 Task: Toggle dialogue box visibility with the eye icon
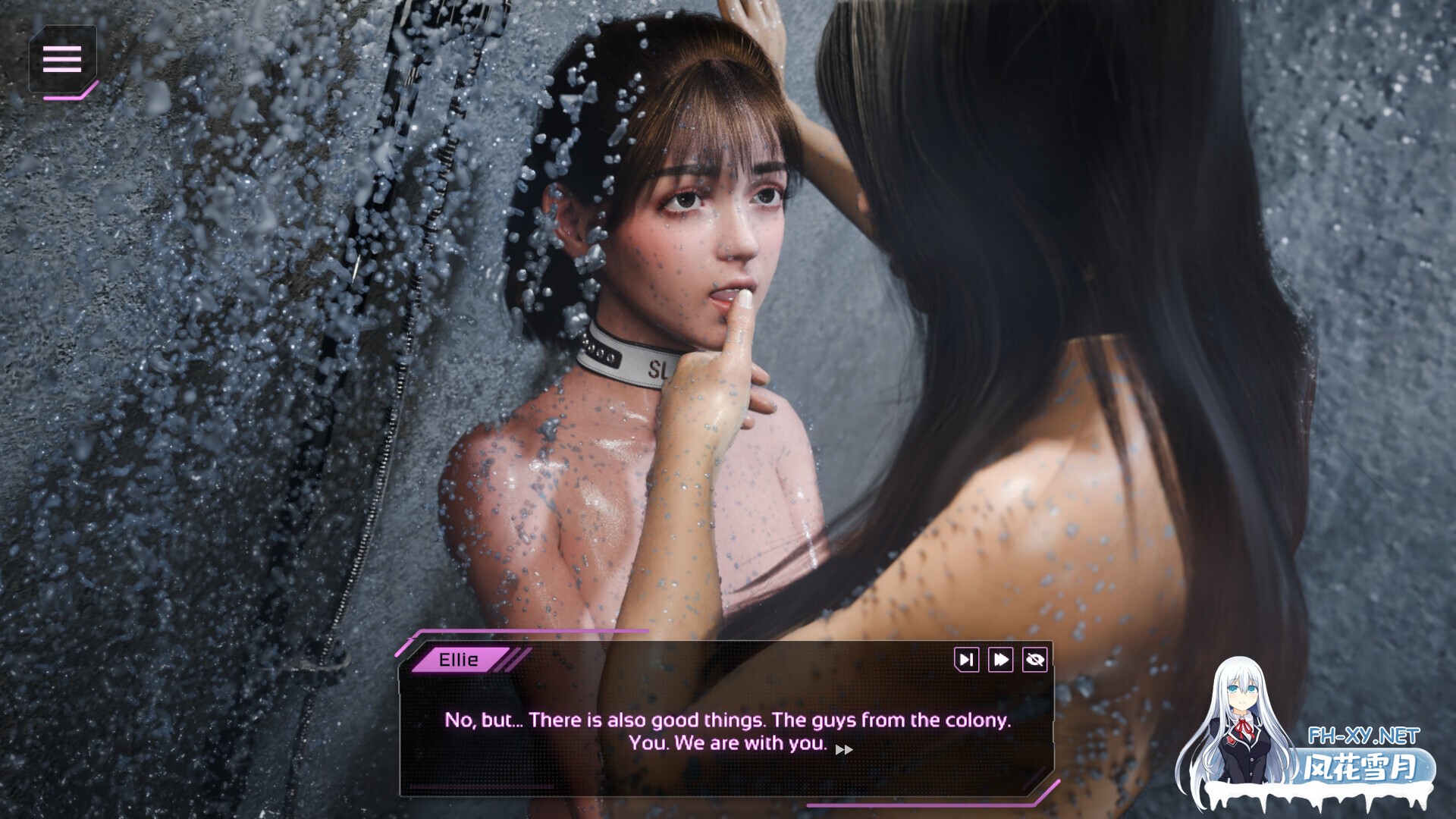[x=1035, y=660]
